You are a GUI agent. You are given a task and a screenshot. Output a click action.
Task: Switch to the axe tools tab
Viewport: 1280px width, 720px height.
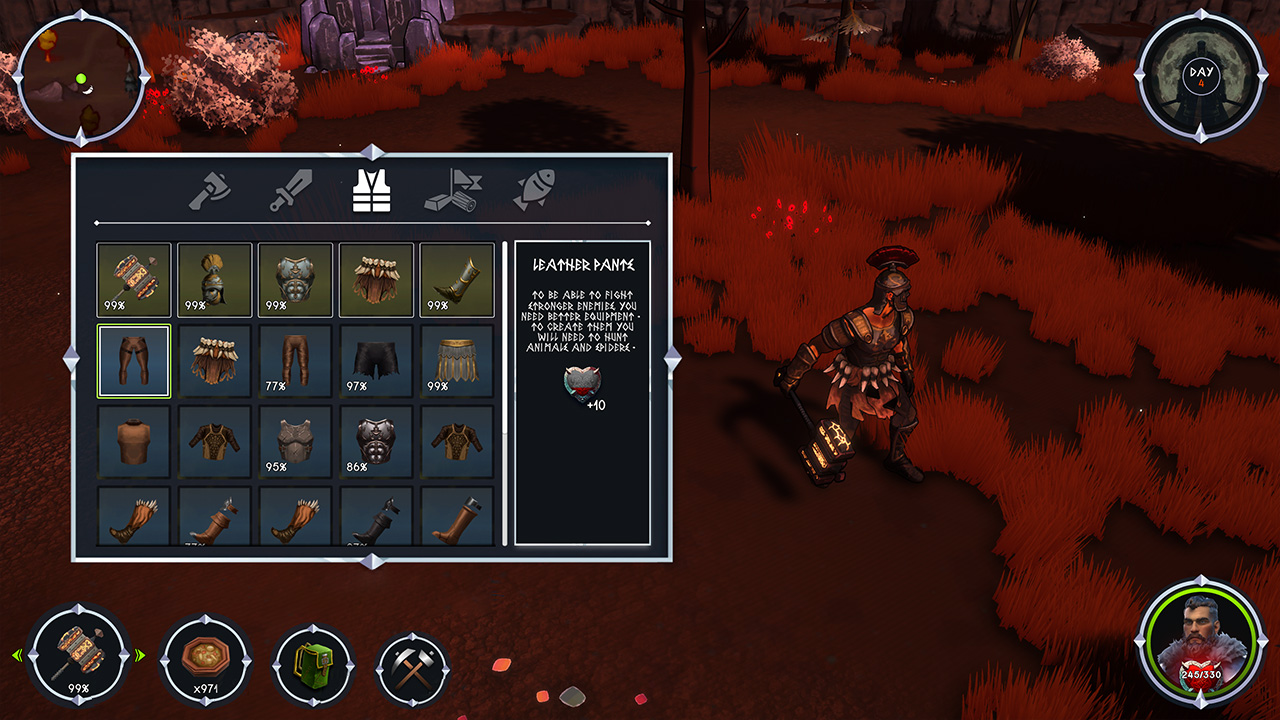tap(209, 190)
